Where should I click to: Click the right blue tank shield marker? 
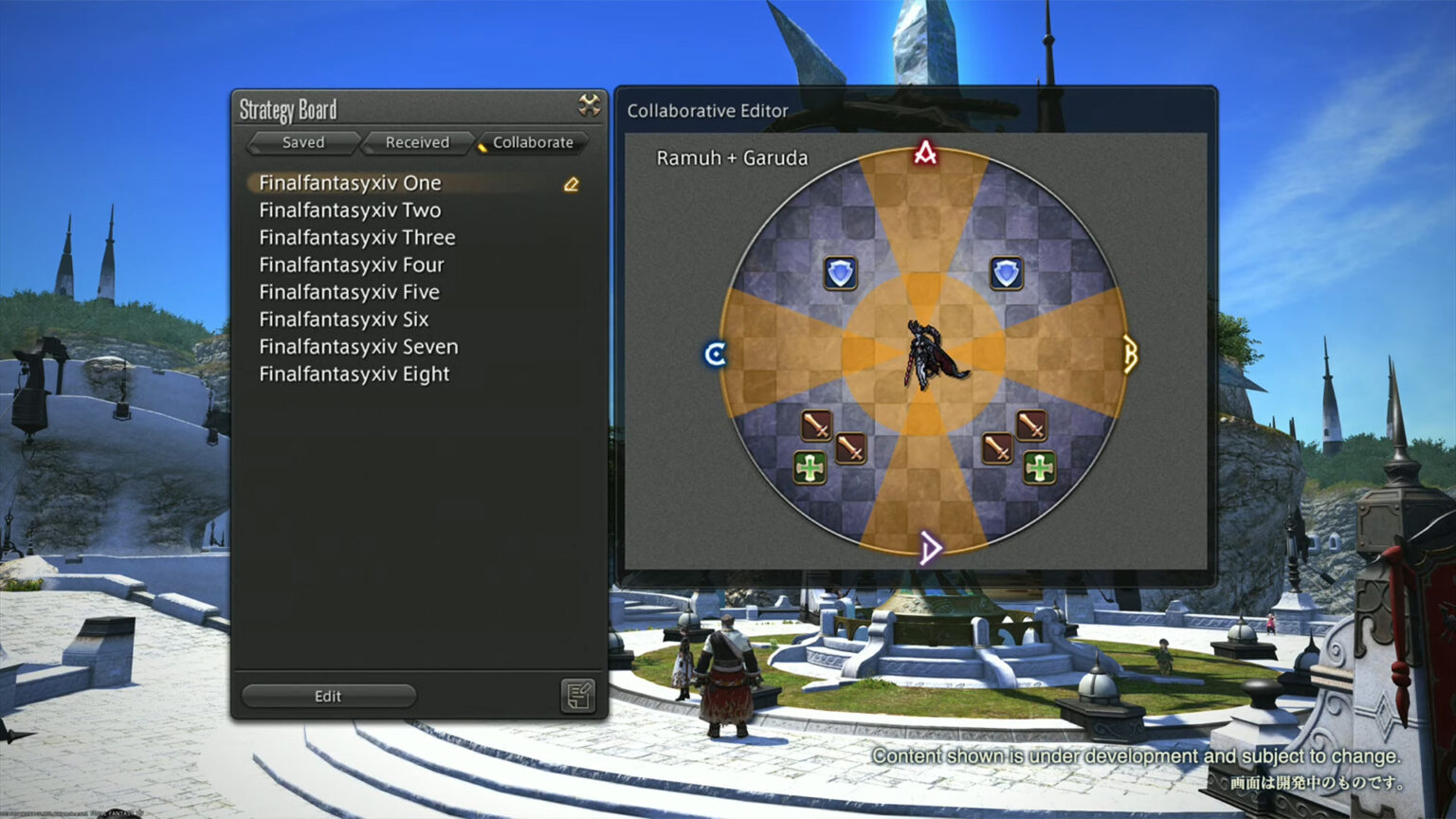[1007, 272]
